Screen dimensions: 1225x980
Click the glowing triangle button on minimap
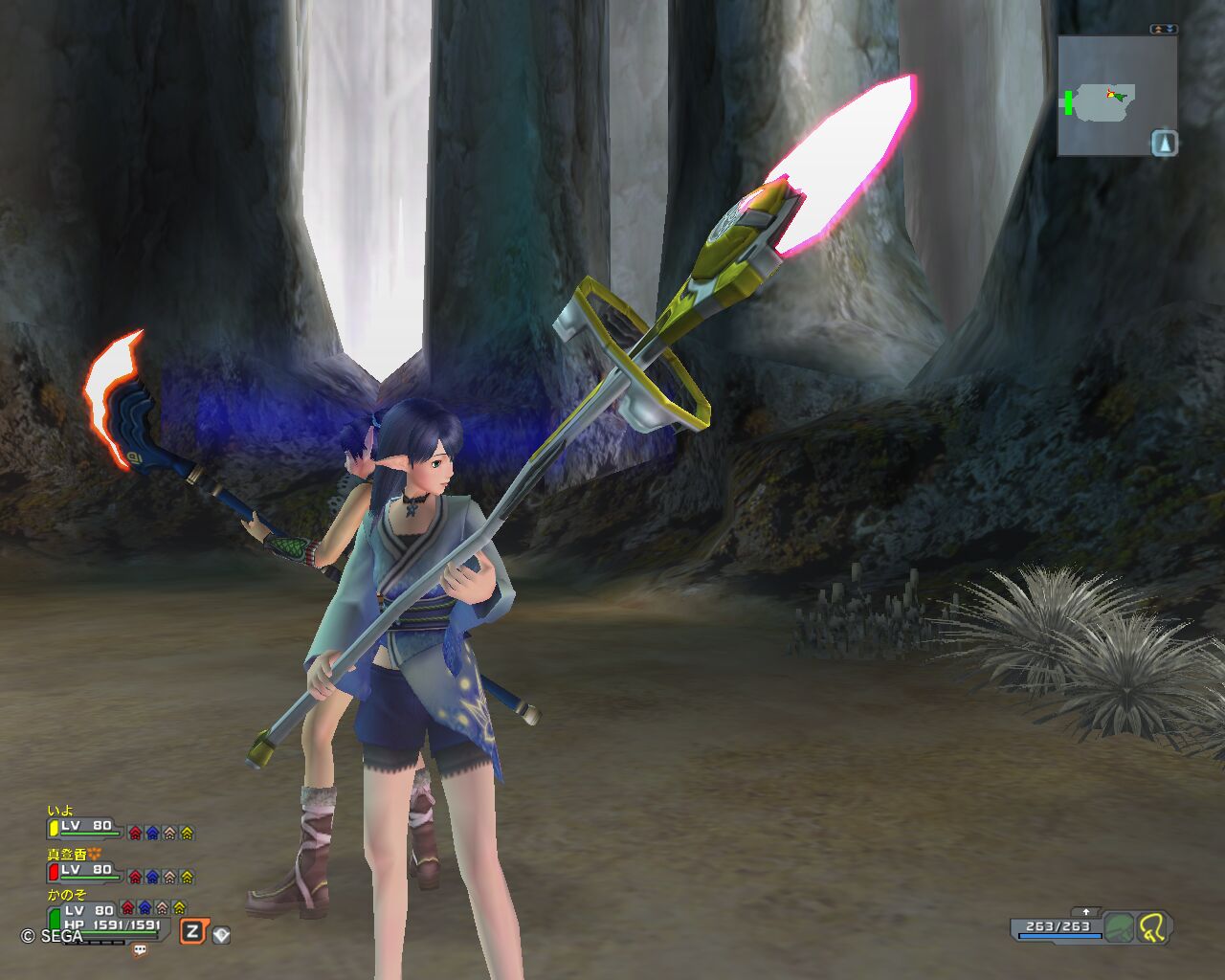[1164, 143]
